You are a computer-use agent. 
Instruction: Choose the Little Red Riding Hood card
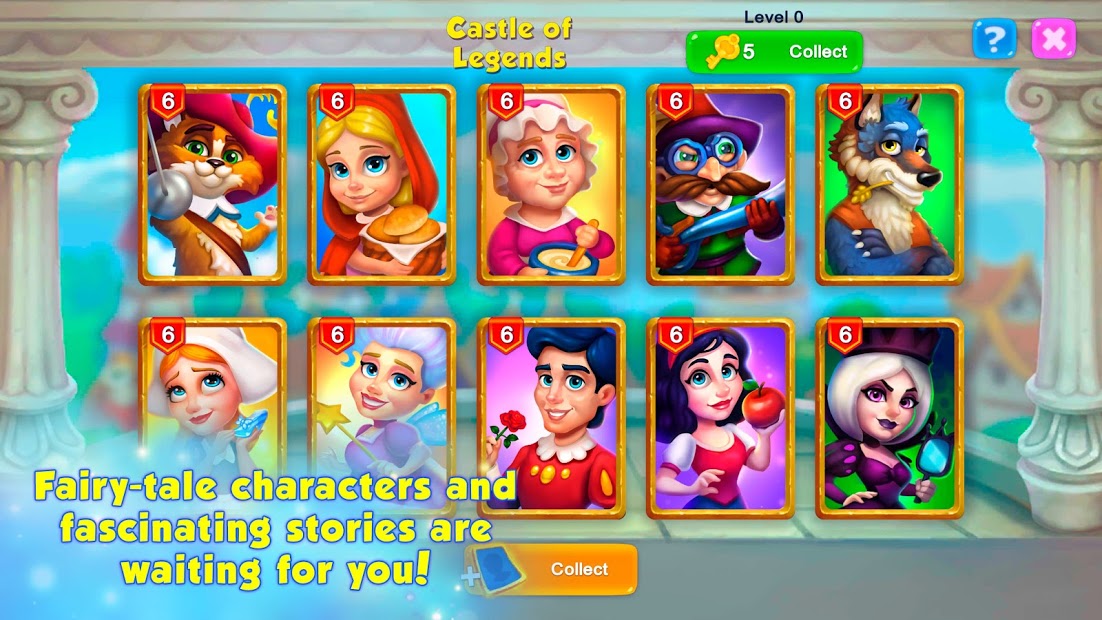tap(382, 185)
